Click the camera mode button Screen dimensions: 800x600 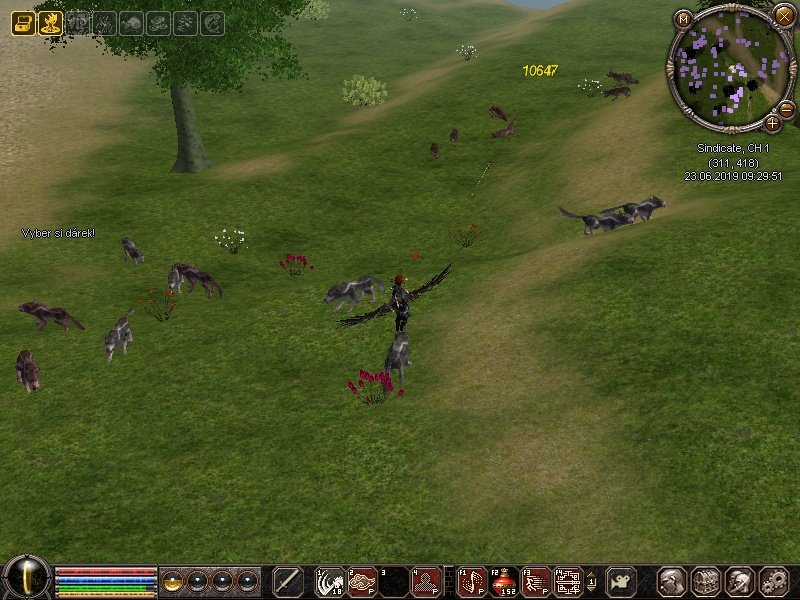coord(621,581)
